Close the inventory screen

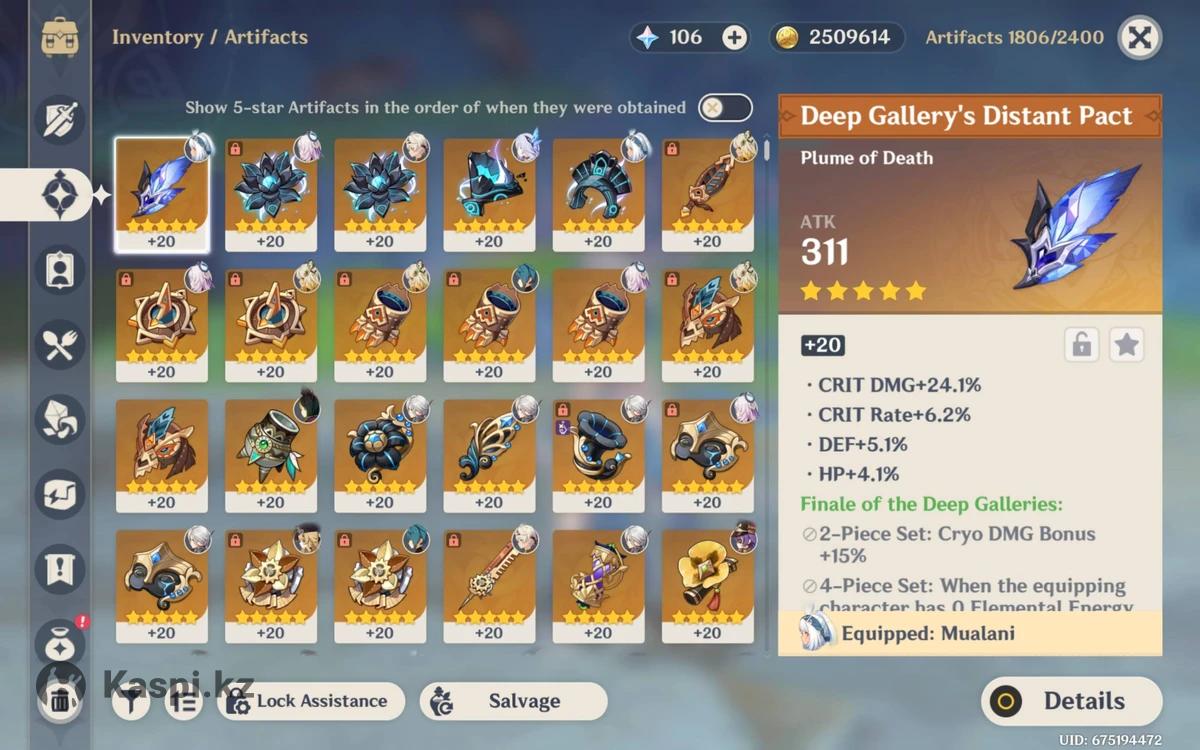[1139, 38]
